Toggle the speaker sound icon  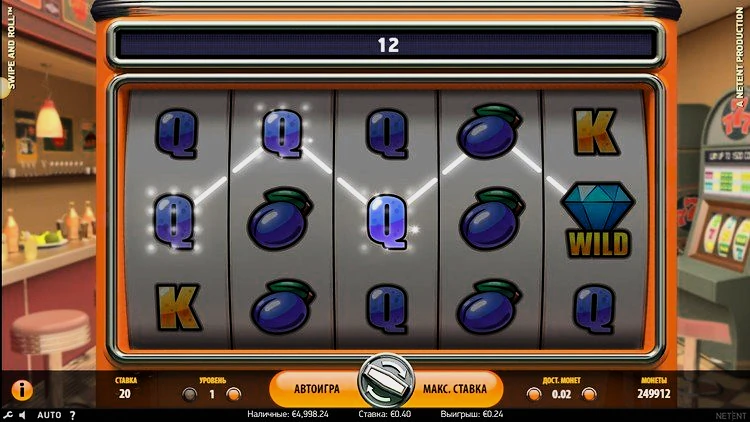[x=23, y=414]
